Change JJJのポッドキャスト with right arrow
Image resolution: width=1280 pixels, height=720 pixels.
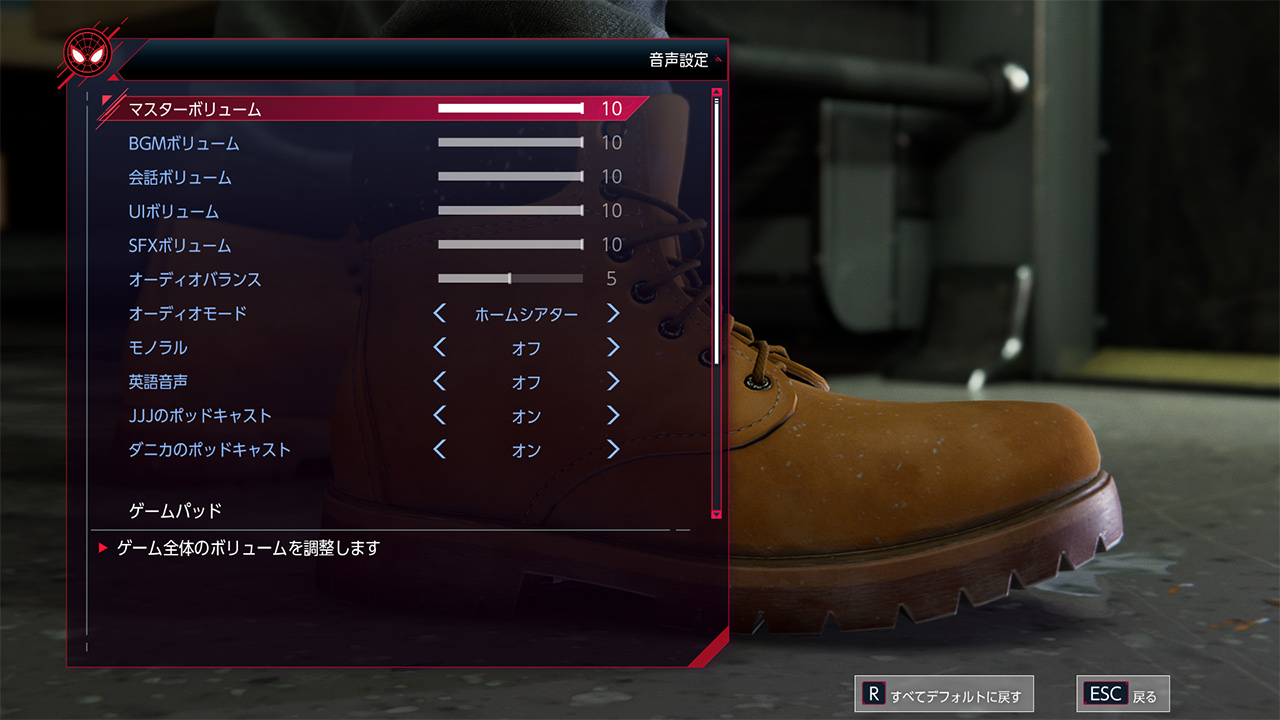pos(613,416)
